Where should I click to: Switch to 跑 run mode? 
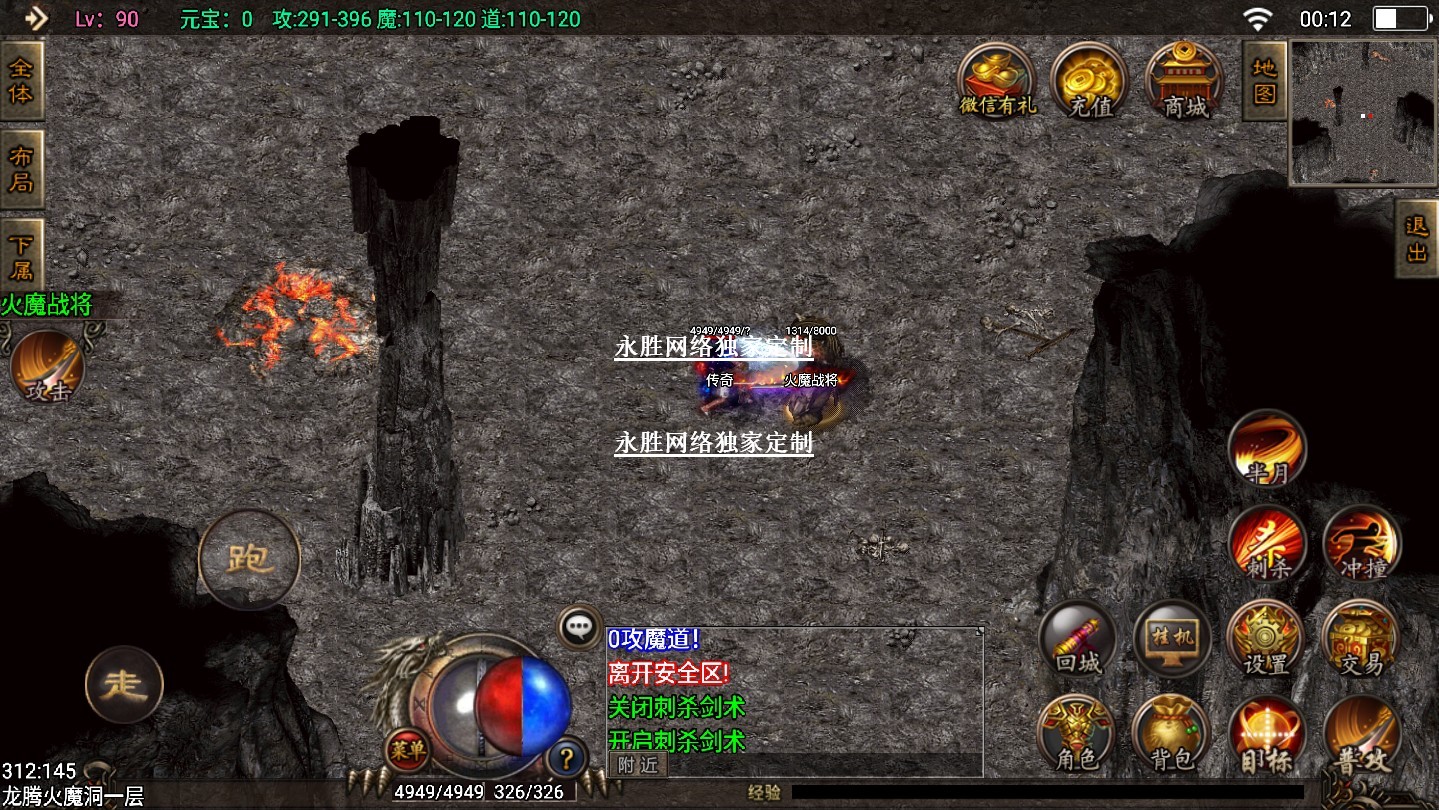point(249,558)
